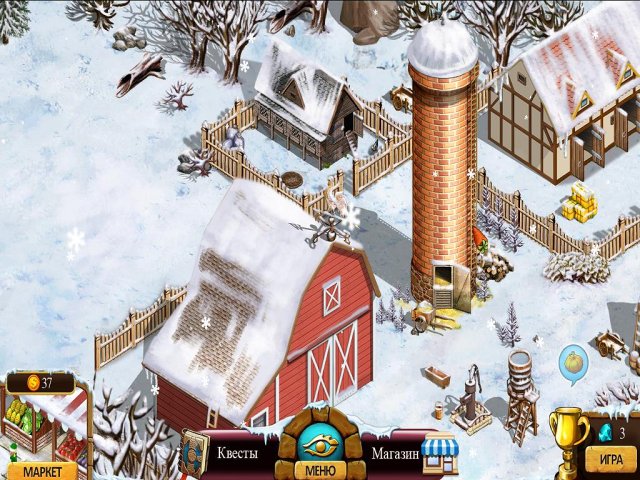640x480 pixels.
Task: Tap the gold trophy icon
Action: (x=568, y=435)
